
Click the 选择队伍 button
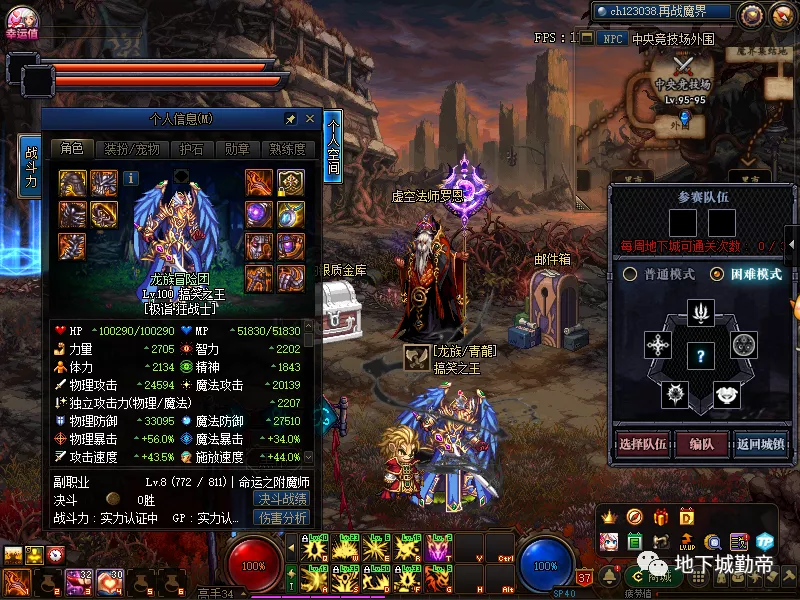(x=642, y=444)
